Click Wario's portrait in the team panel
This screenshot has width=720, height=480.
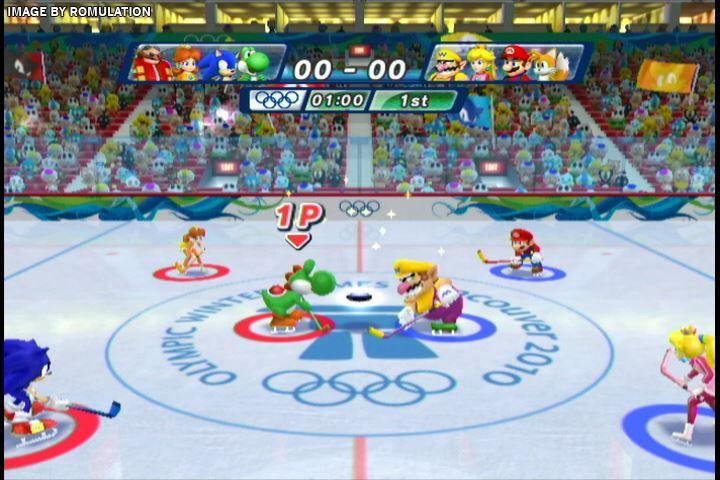point(447,65)
